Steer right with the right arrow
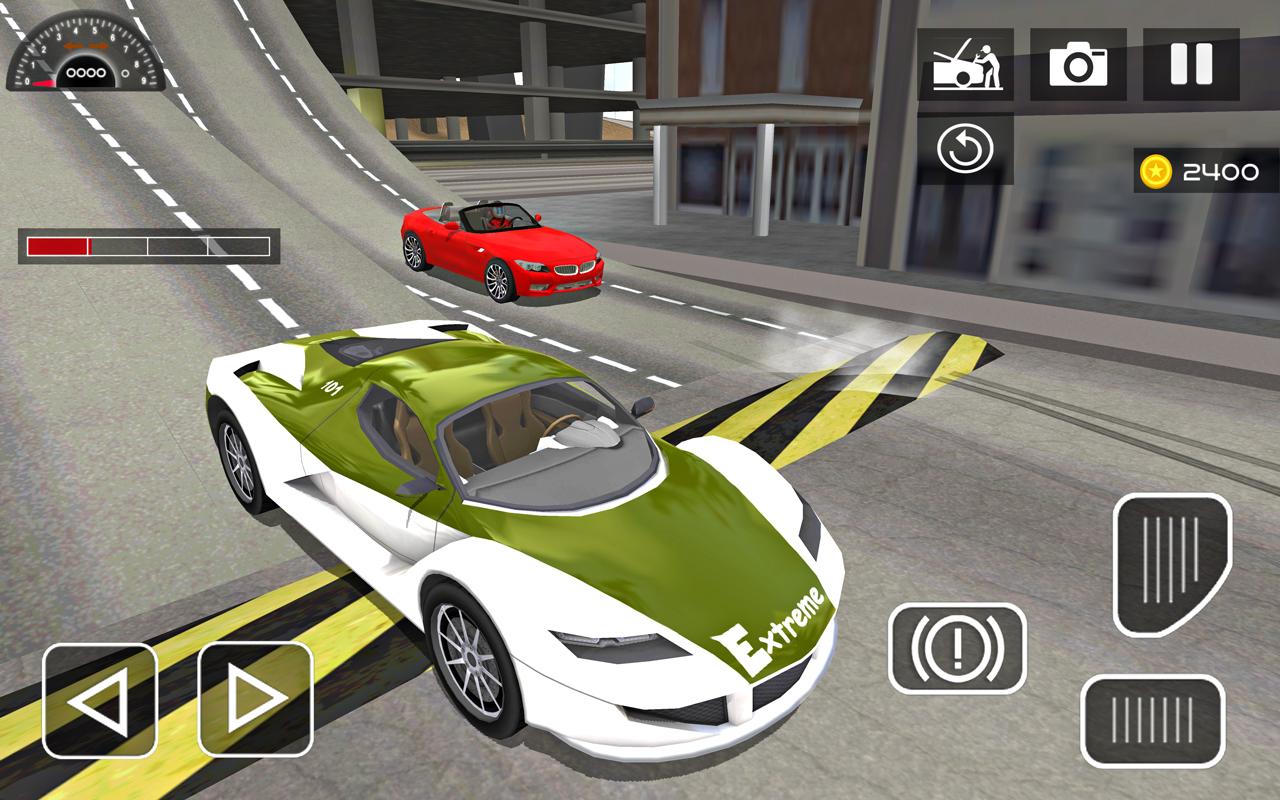This screenshot has width=1280, height=800. click(255, 699)
